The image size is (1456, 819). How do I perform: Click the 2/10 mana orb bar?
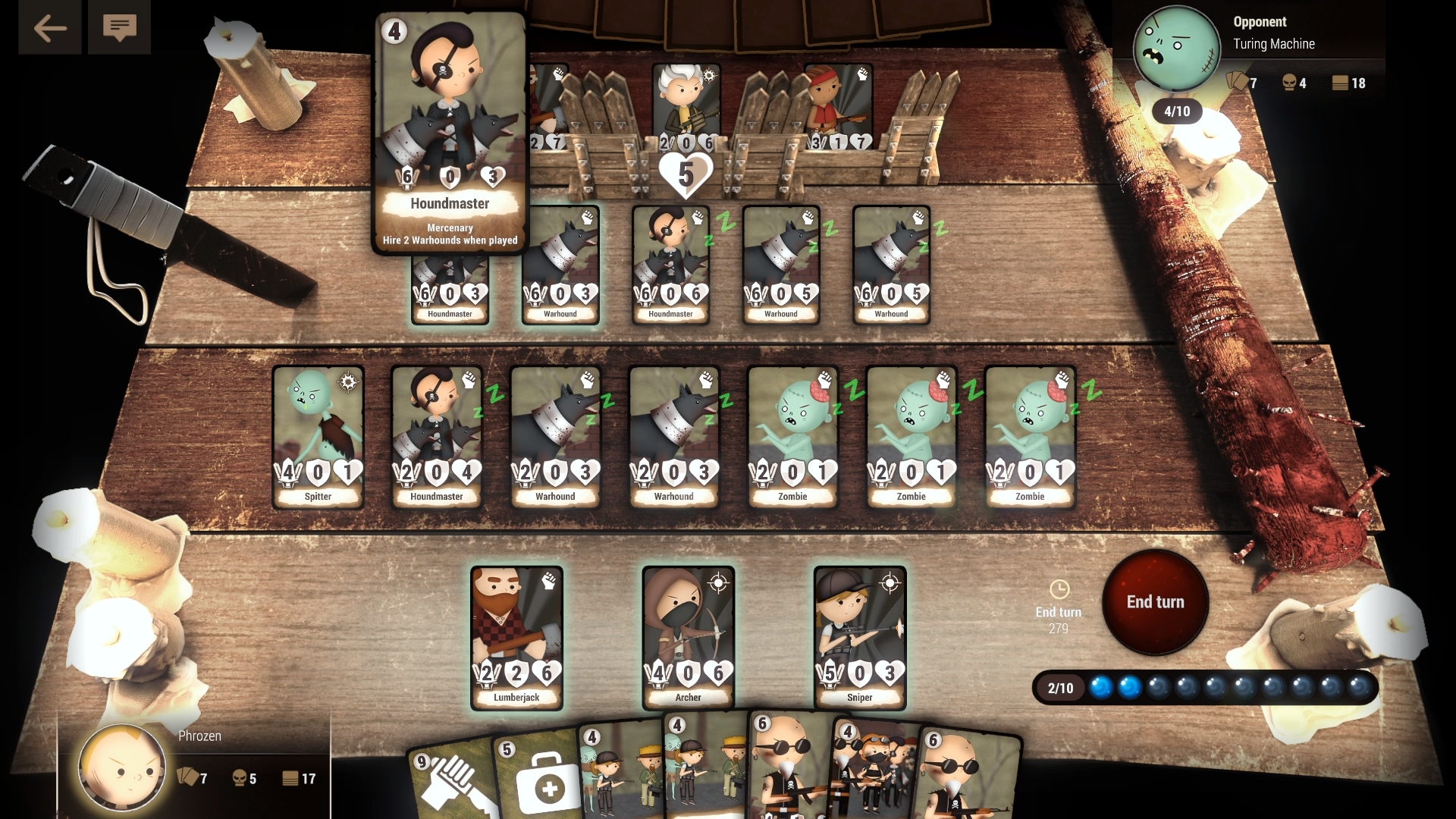[1206, 689]
